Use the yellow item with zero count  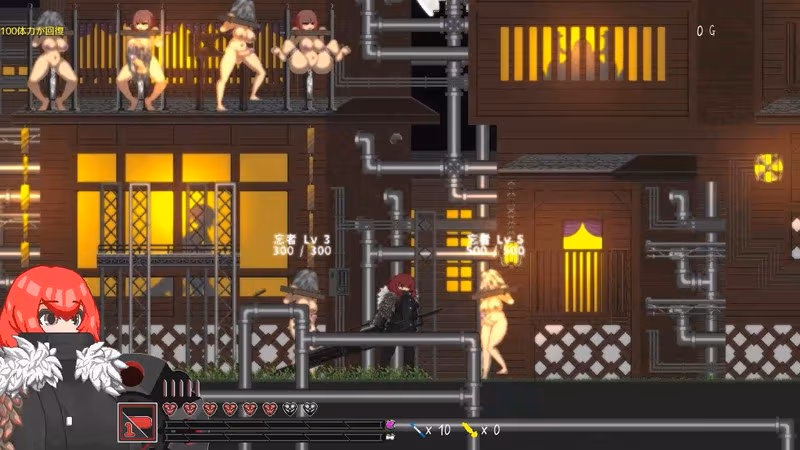coord(468,430)
